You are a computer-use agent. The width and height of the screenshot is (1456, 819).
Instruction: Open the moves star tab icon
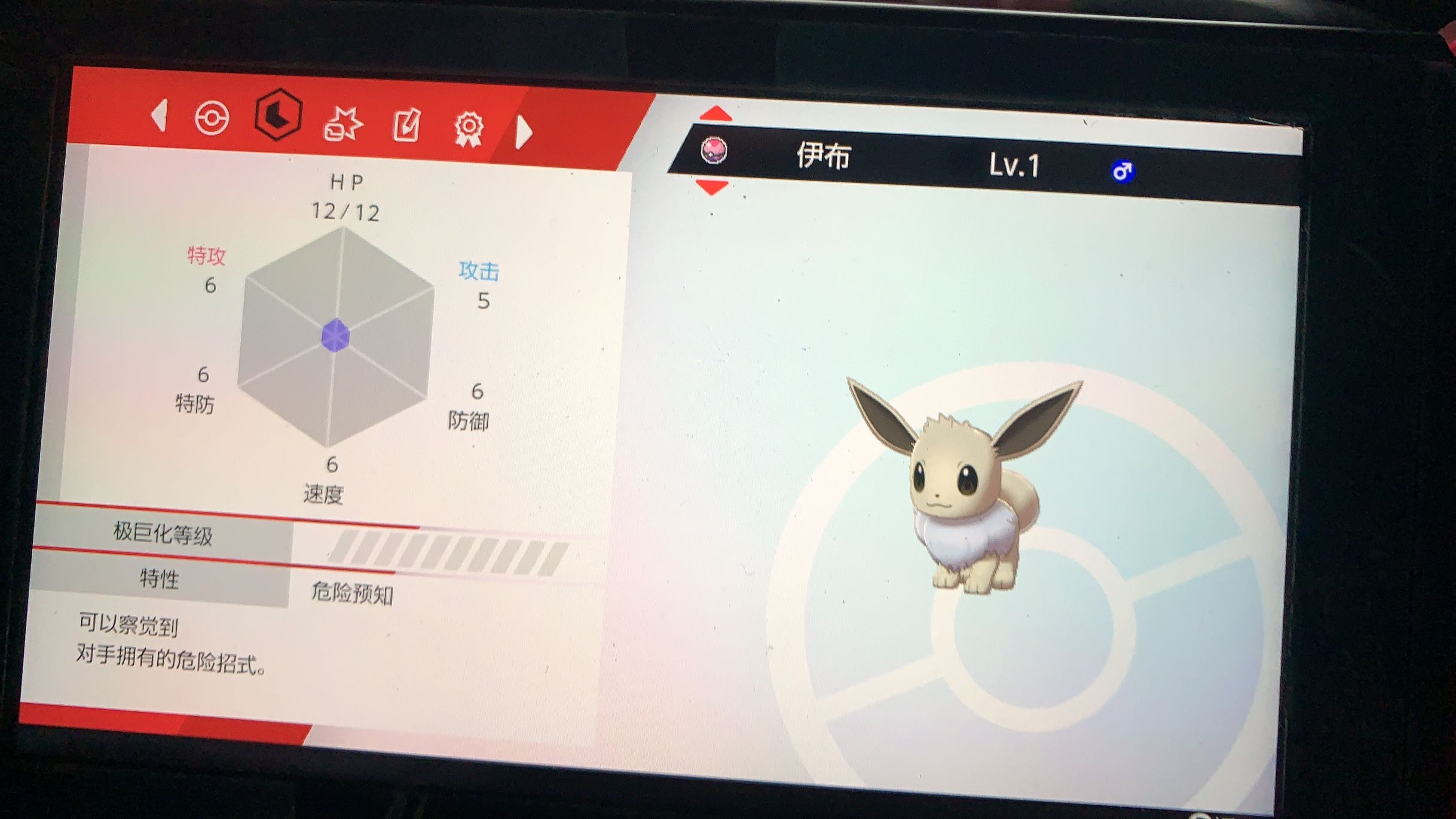(344, 124)
